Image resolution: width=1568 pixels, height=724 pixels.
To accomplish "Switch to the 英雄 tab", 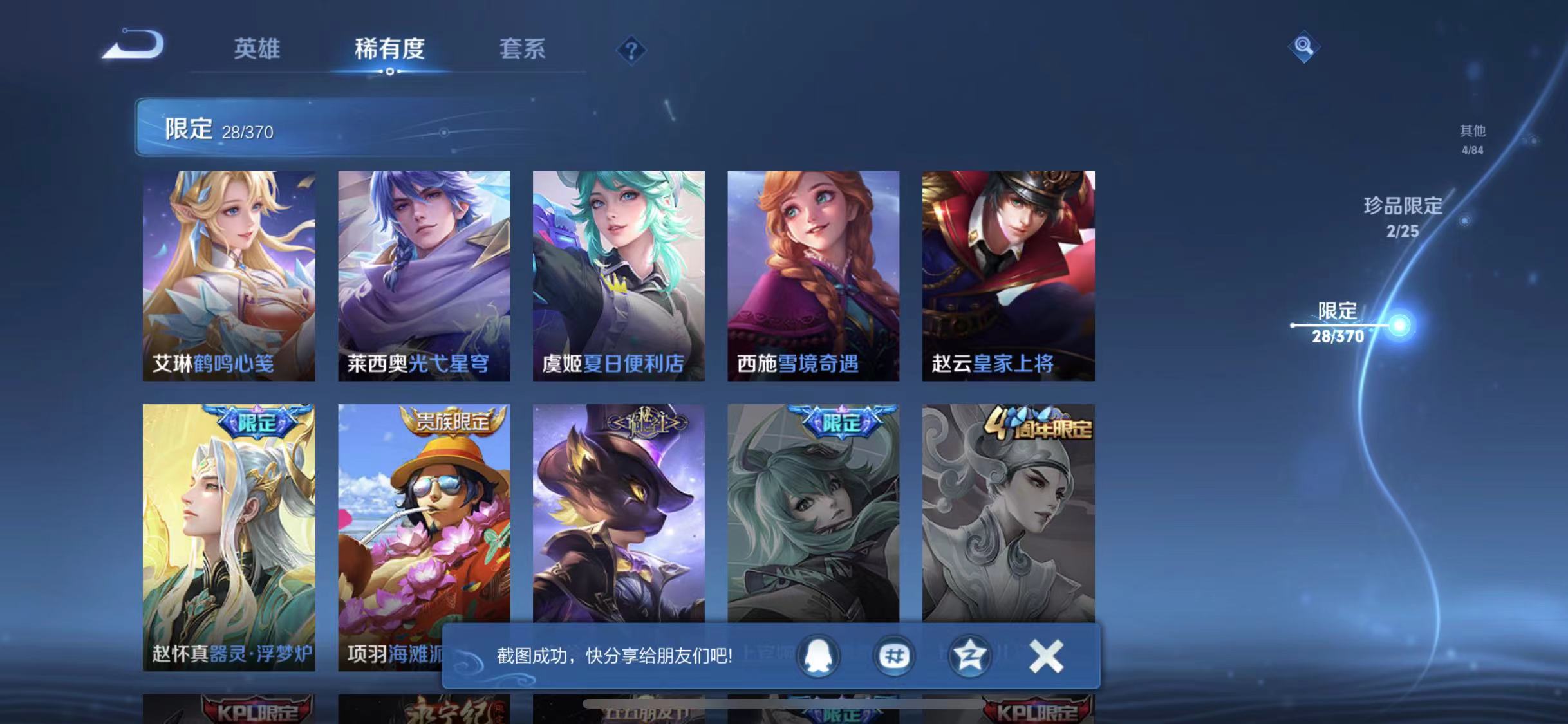I will 257,50.
